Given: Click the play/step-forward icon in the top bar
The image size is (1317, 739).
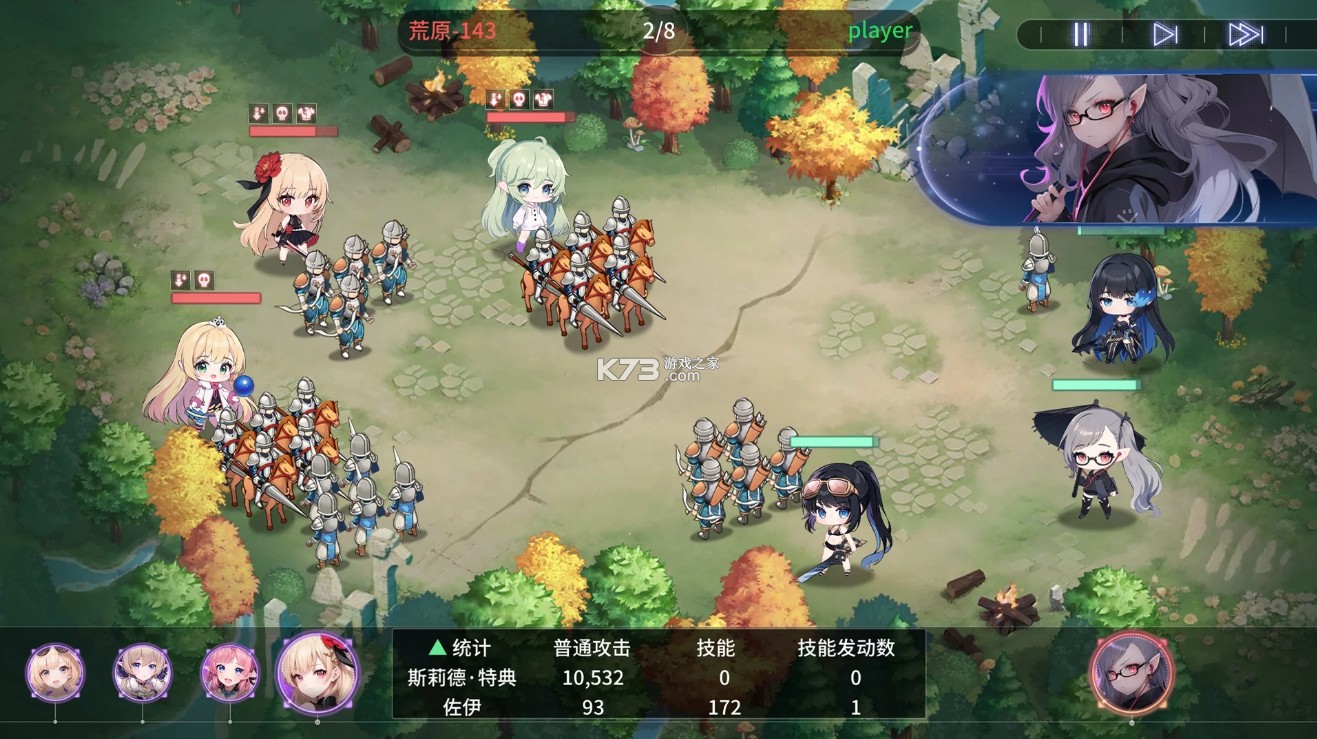Looking at the screenshot, I should 1166,32.
